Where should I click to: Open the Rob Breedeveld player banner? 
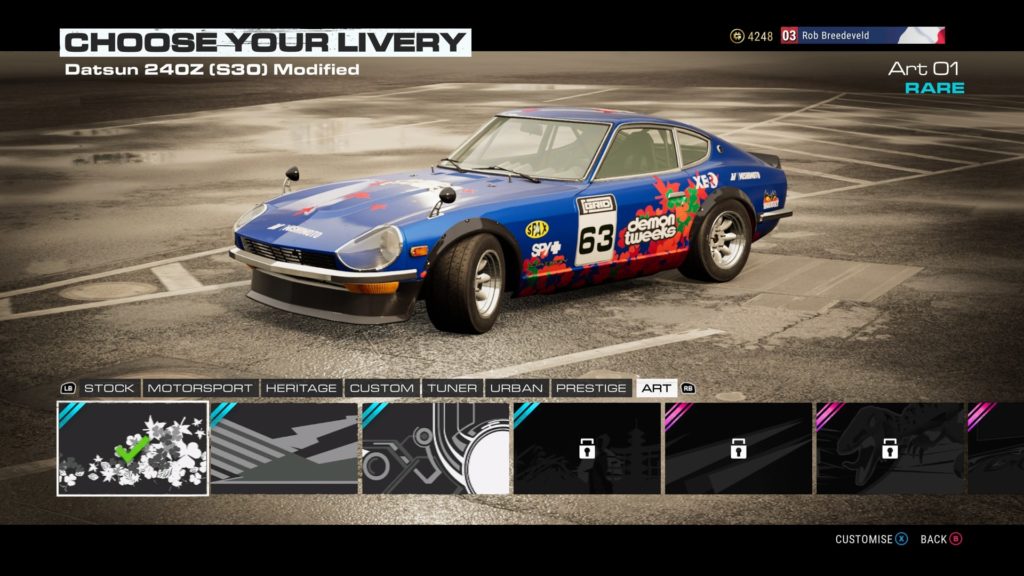pos(861,36)
